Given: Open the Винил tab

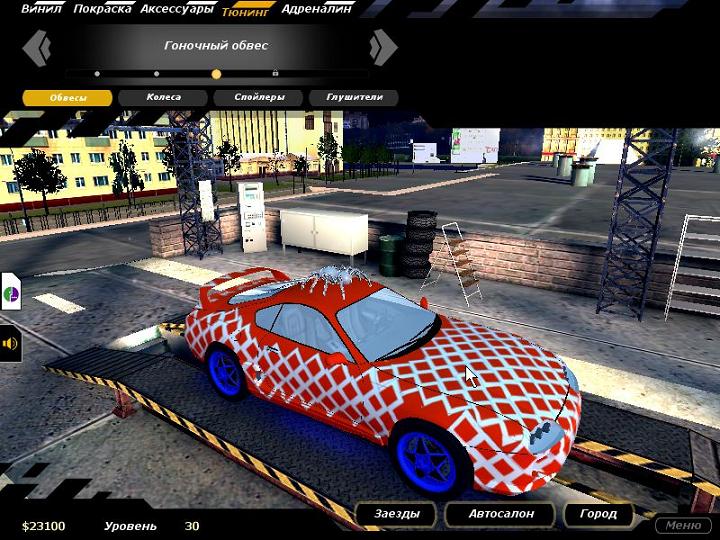Looking at the screenshot, I should point(42,9).
